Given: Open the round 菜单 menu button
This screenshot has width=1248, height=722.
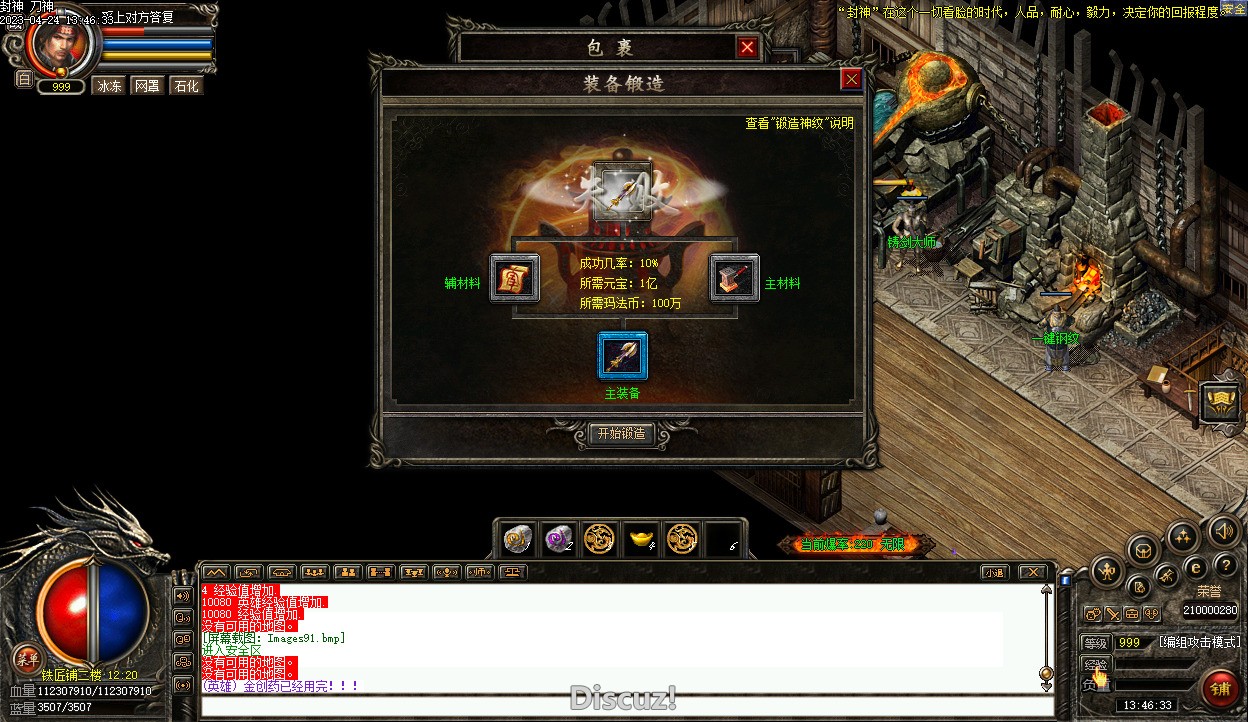Looking at the screenshot, I should click(x=27, y=658).
